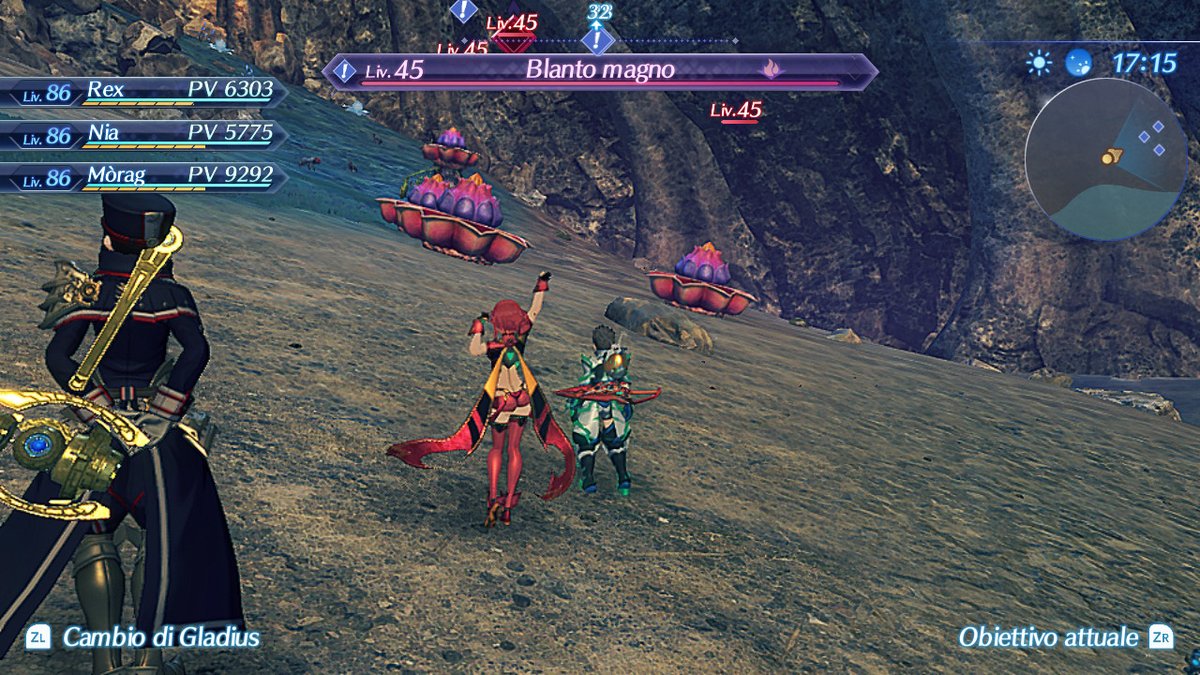Click the sun weather icon

point(1039,64)
